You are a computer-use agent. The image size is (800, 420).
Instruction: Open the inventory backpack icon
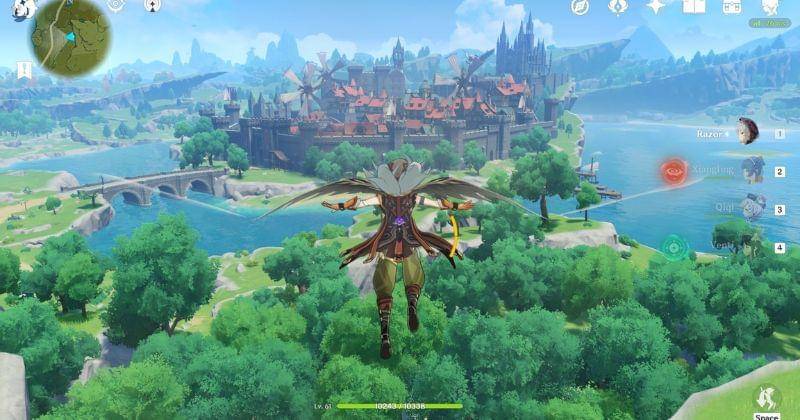pyautogui.click(x=732, y=7)
